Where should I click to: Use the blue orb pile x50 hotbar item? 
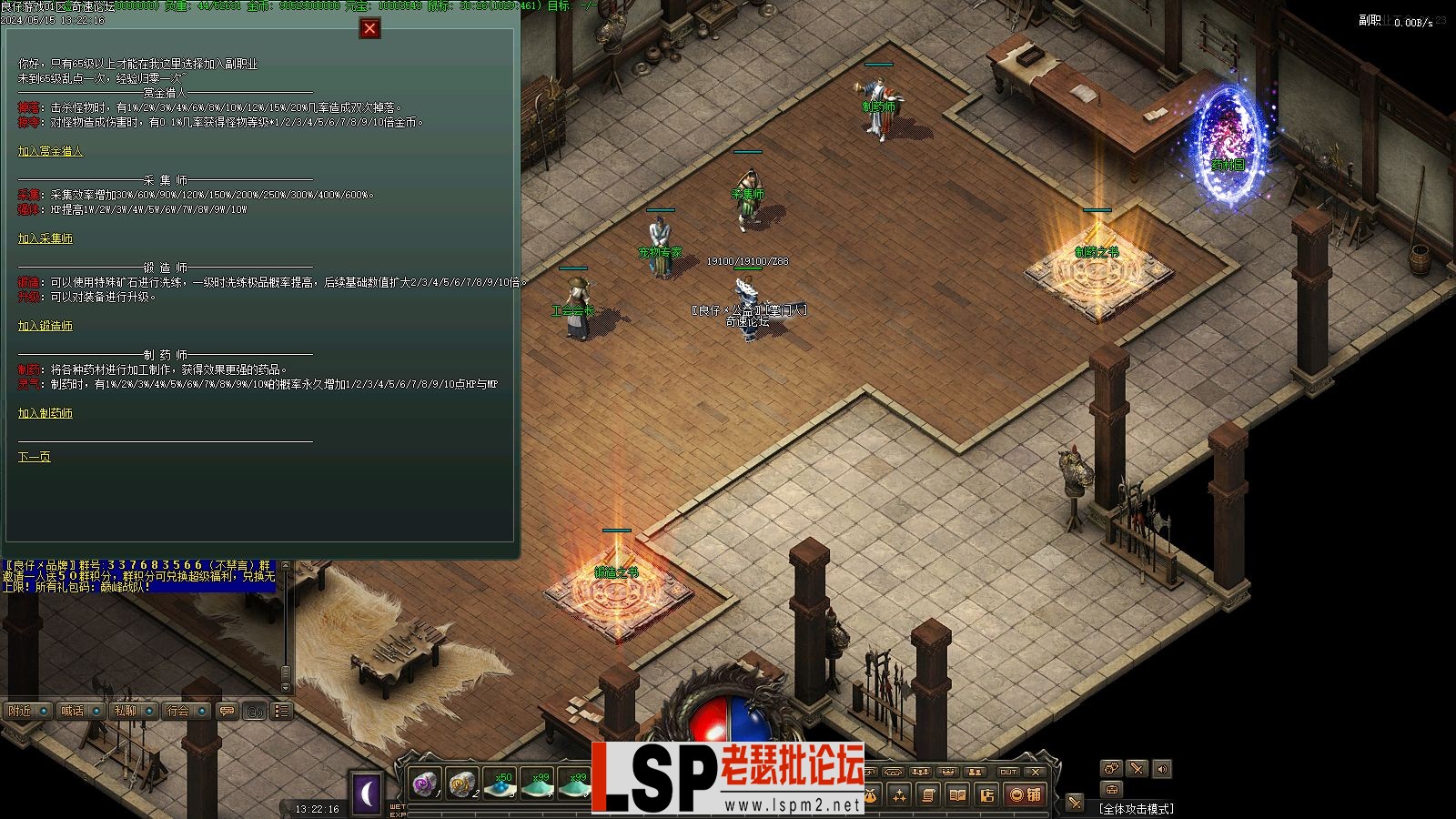tap(500, 784)
